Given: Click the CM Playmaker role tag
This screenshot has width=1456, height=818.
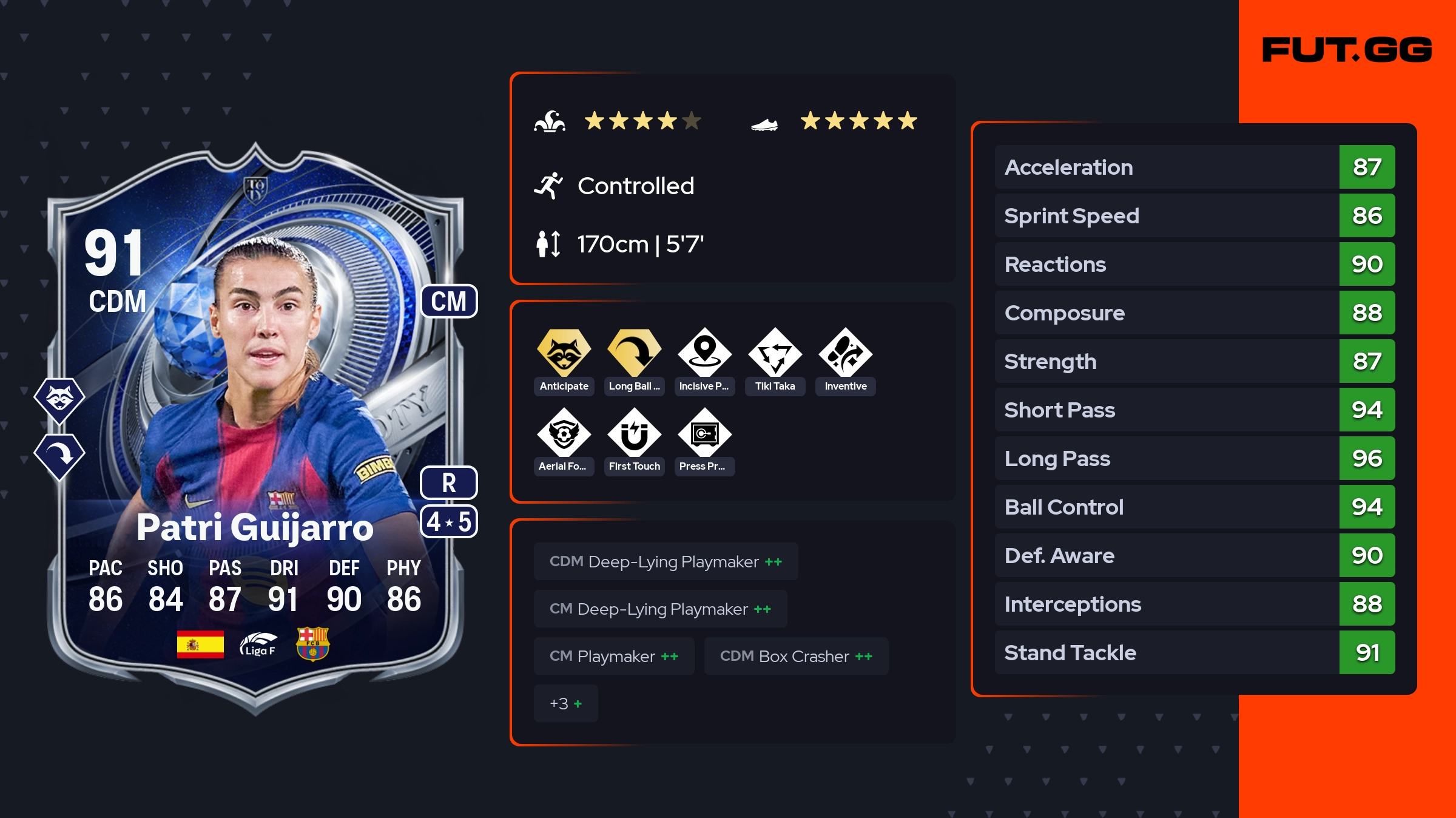Looking at the screenshot, I should point(614,657).
